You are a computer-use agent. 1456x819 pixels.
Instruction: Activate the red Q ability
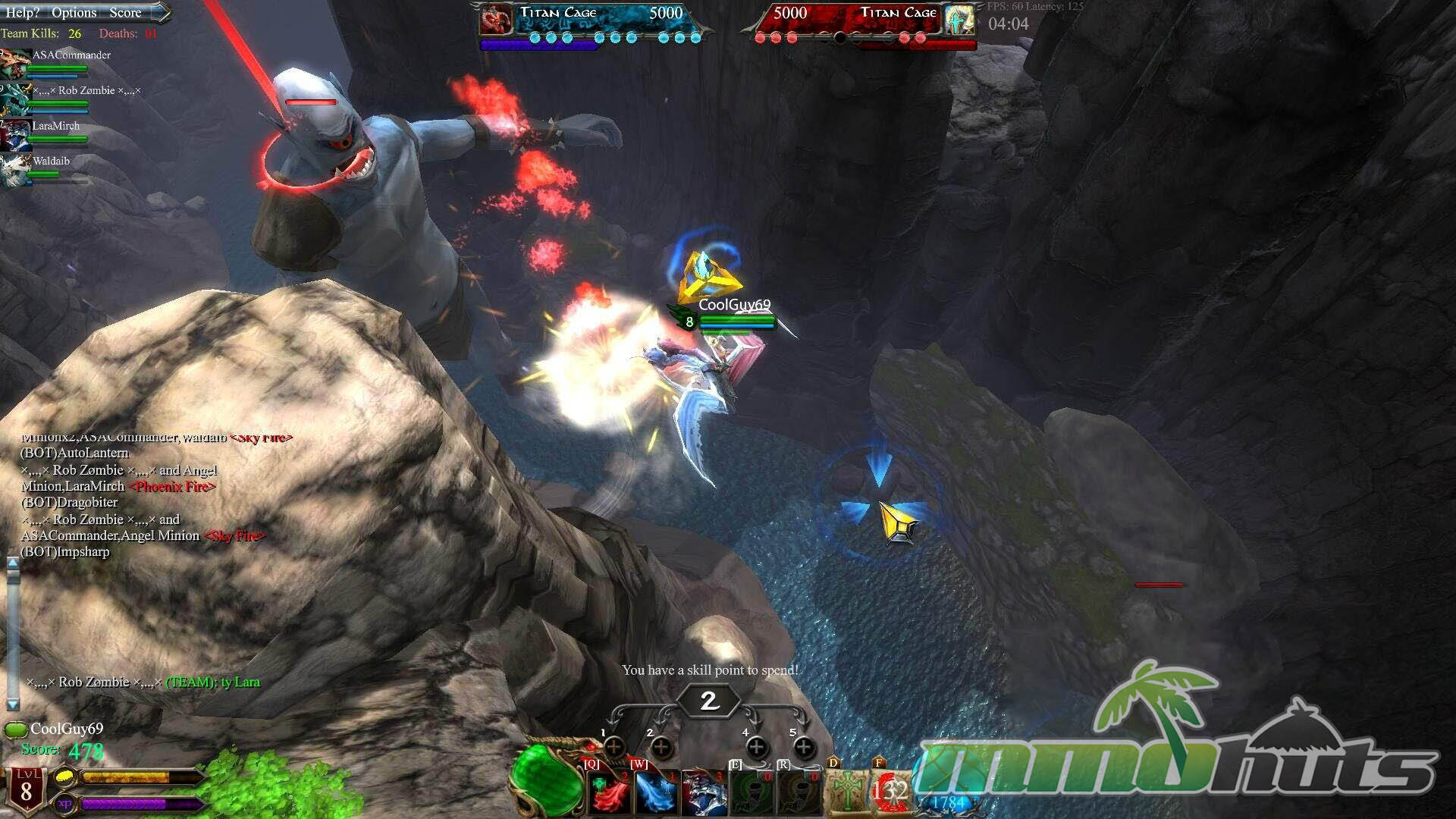(x=610, y=792)
